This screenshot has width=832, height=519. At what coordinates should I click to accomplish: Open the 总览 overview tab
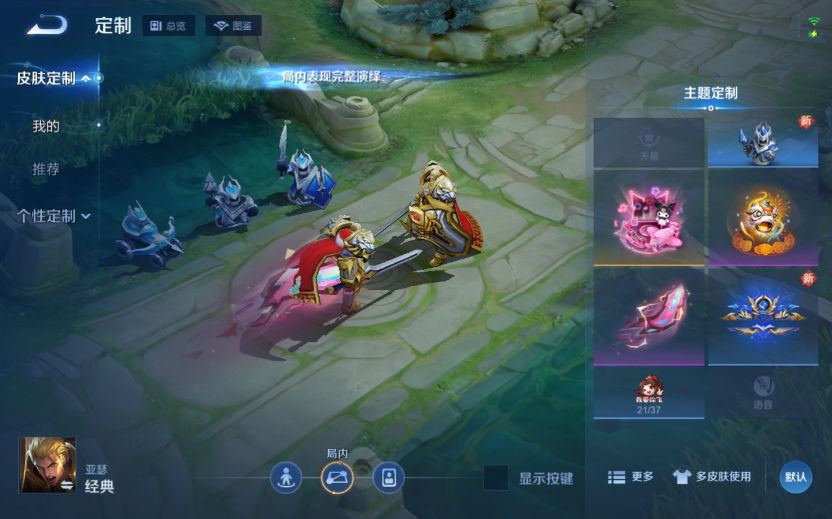(168, 26)
